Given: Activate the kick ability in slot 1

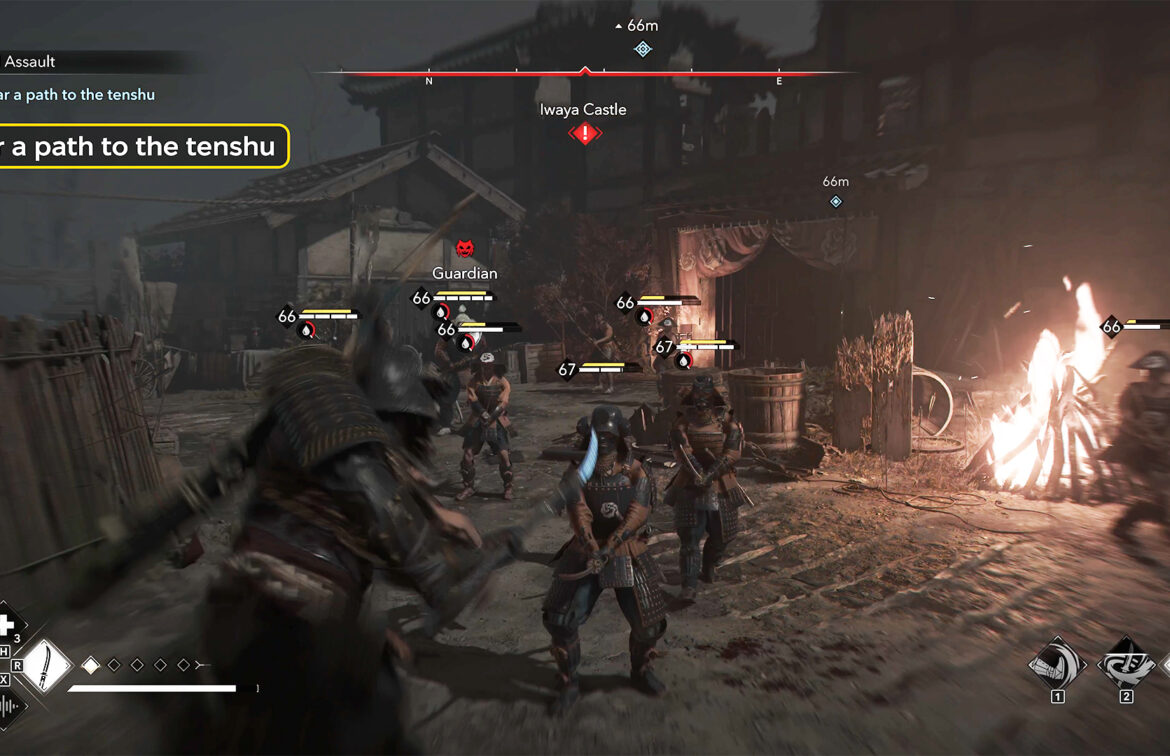Looking at the screenshot, I should (x=1057, y=663).
